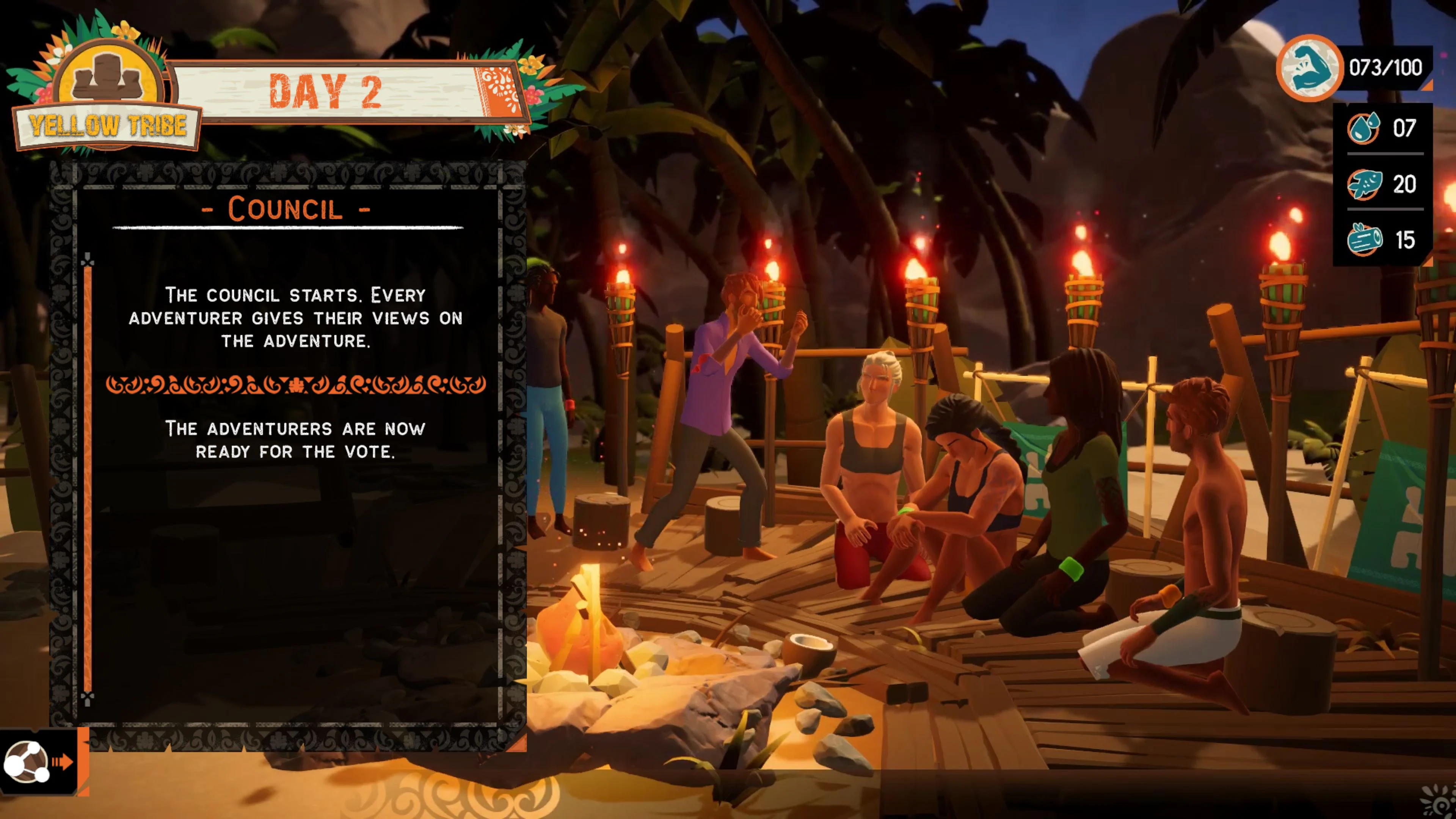
Task: Click the fish count showing 20
Action: (x=1406, y=184)
